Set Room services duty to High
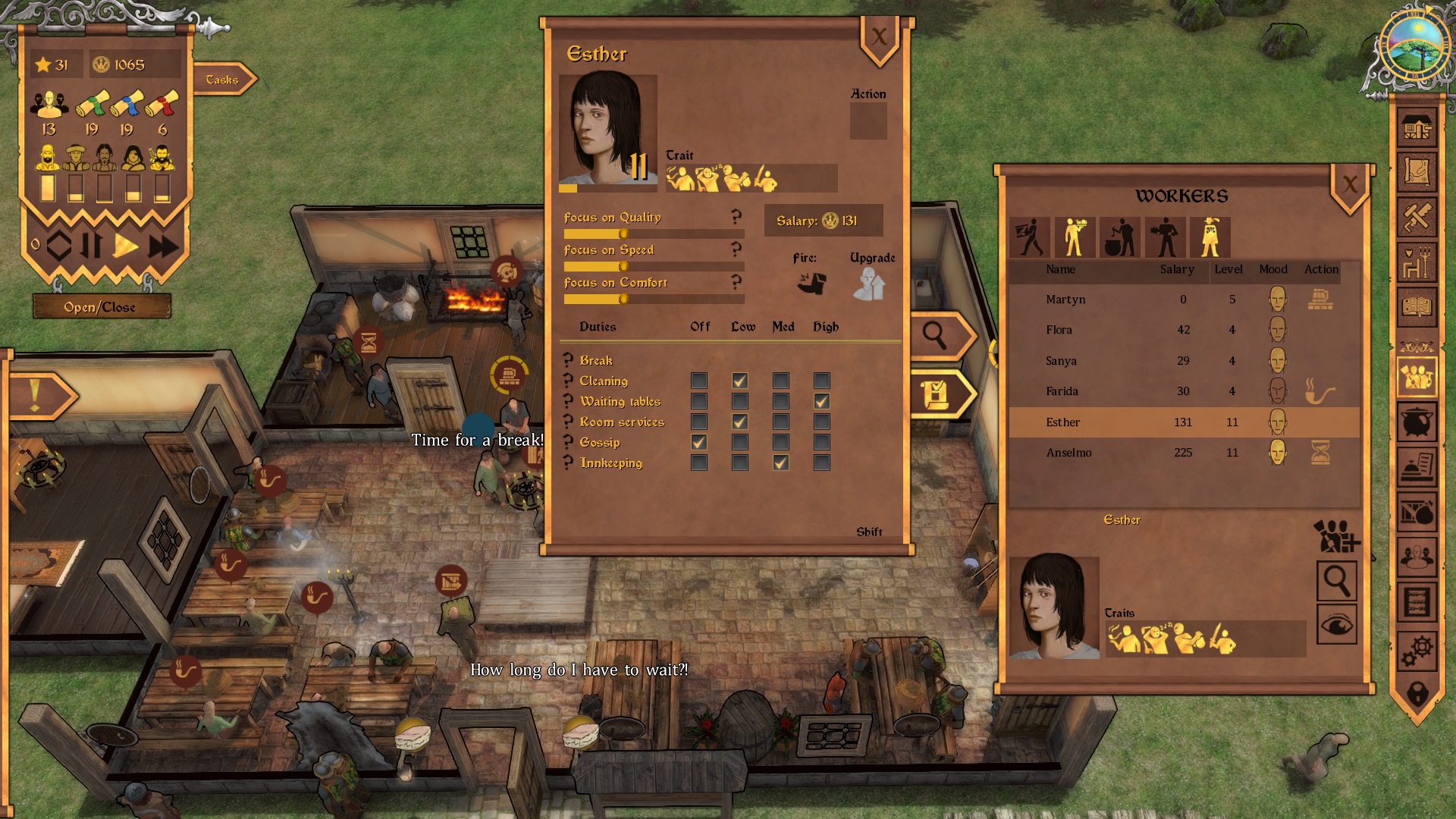The width and height of the screenshot is (1456, 819). (x=821, y=422)
